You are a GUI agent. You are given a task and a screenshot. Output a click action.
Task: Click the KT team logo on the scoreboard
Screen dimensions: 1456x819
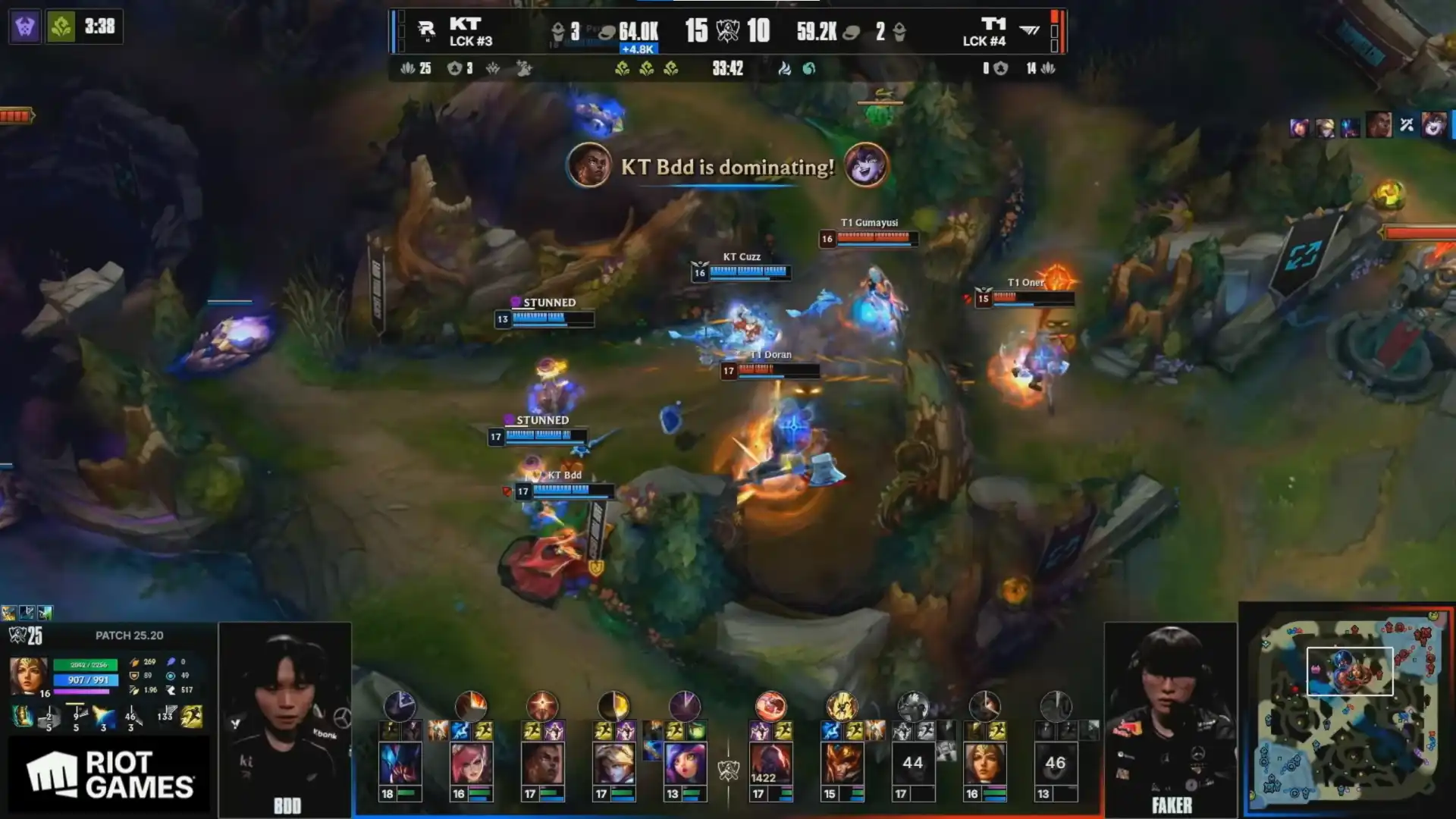[427, 31]
